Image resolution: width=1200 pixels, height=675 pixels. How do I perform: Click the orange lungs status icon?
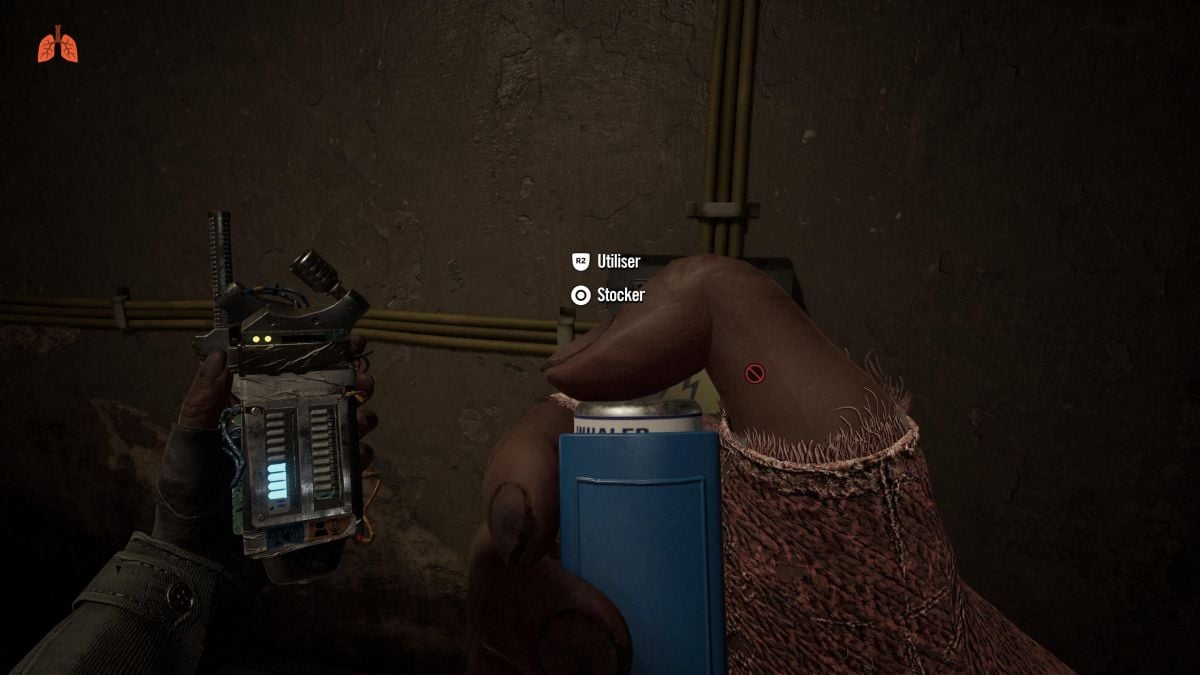click(57, 45)
